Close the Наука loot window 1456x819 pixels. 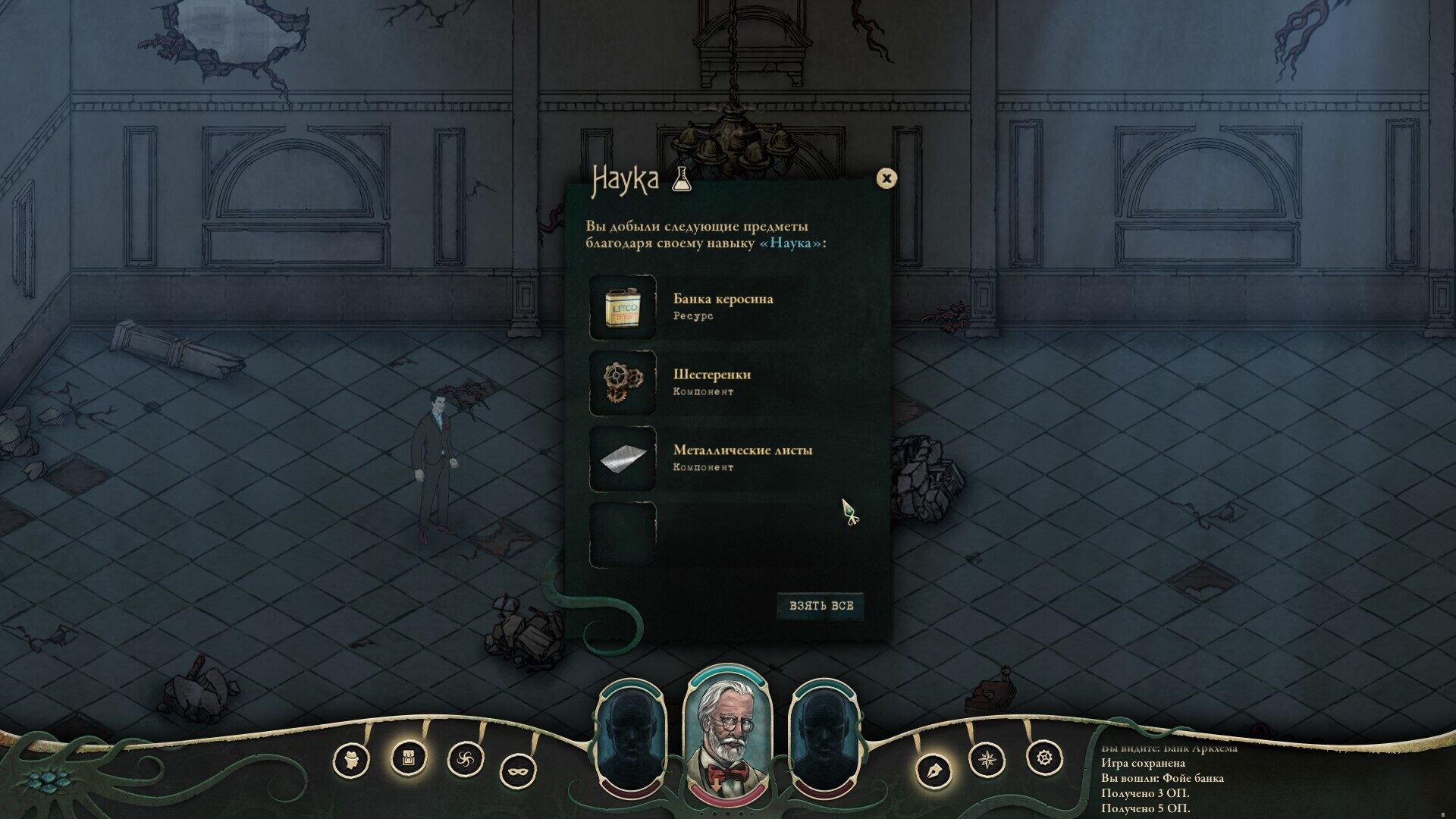tap(886, 178)
